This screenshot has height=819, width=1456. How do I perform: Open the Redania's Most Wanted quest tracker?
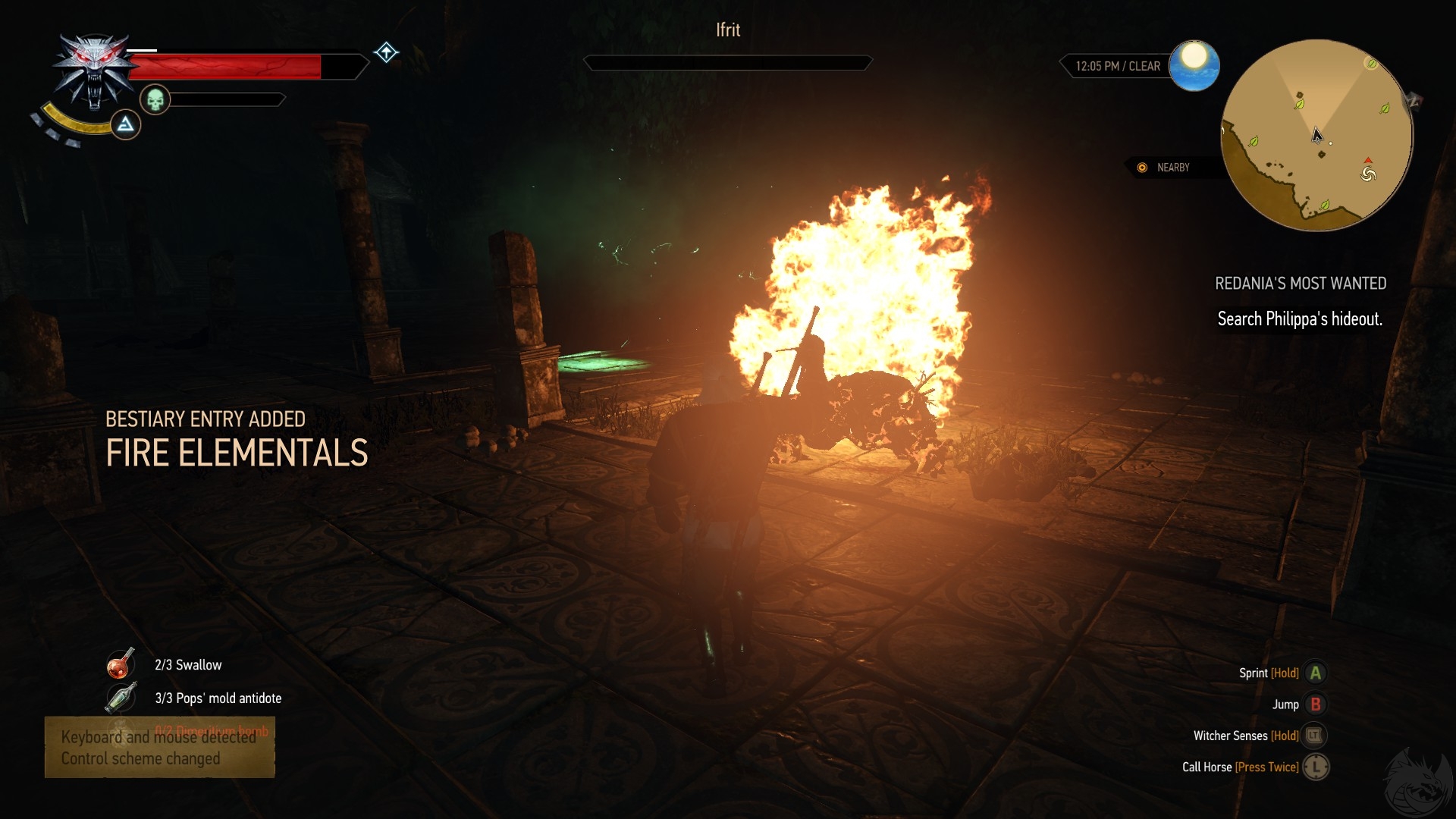click(1300, 284)
